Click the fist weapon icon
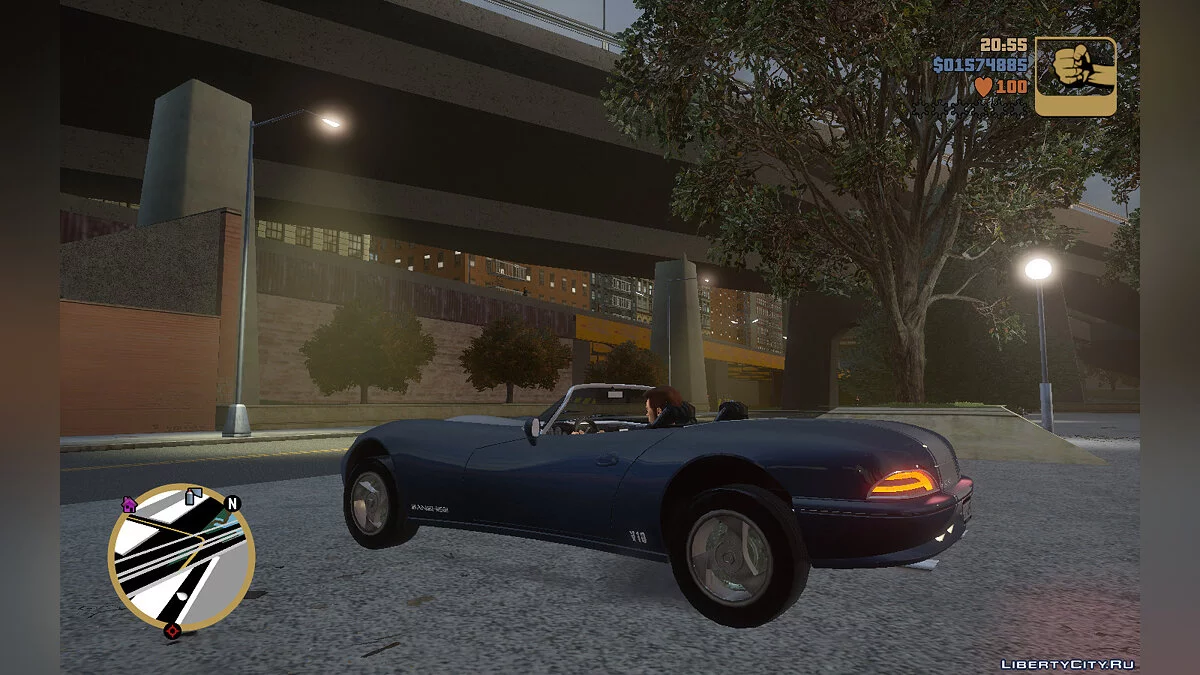 tap(1075, 76)
